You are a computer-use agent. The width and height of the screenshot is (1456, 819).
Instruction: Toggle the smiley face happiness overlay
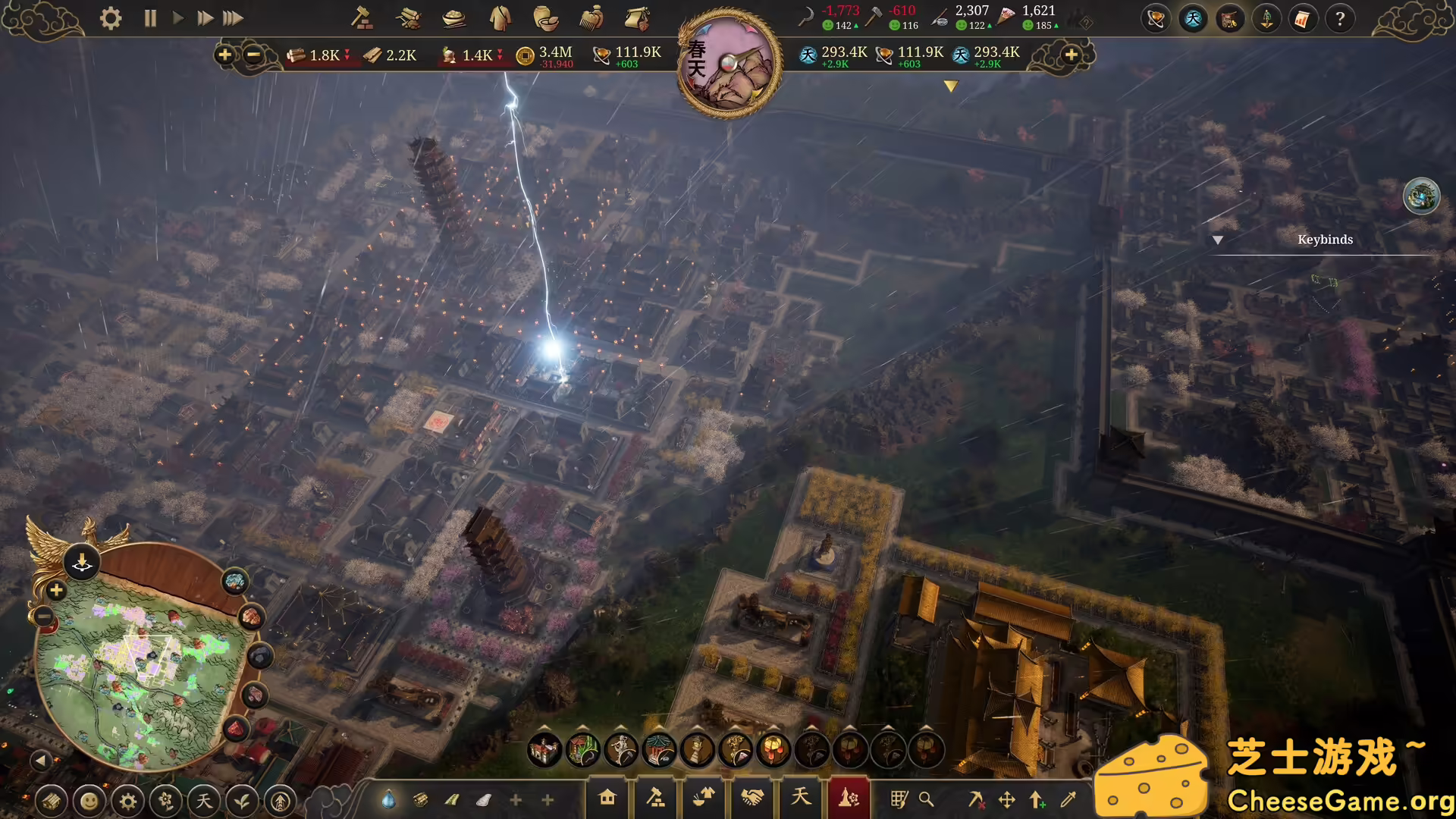pos(89,801)
